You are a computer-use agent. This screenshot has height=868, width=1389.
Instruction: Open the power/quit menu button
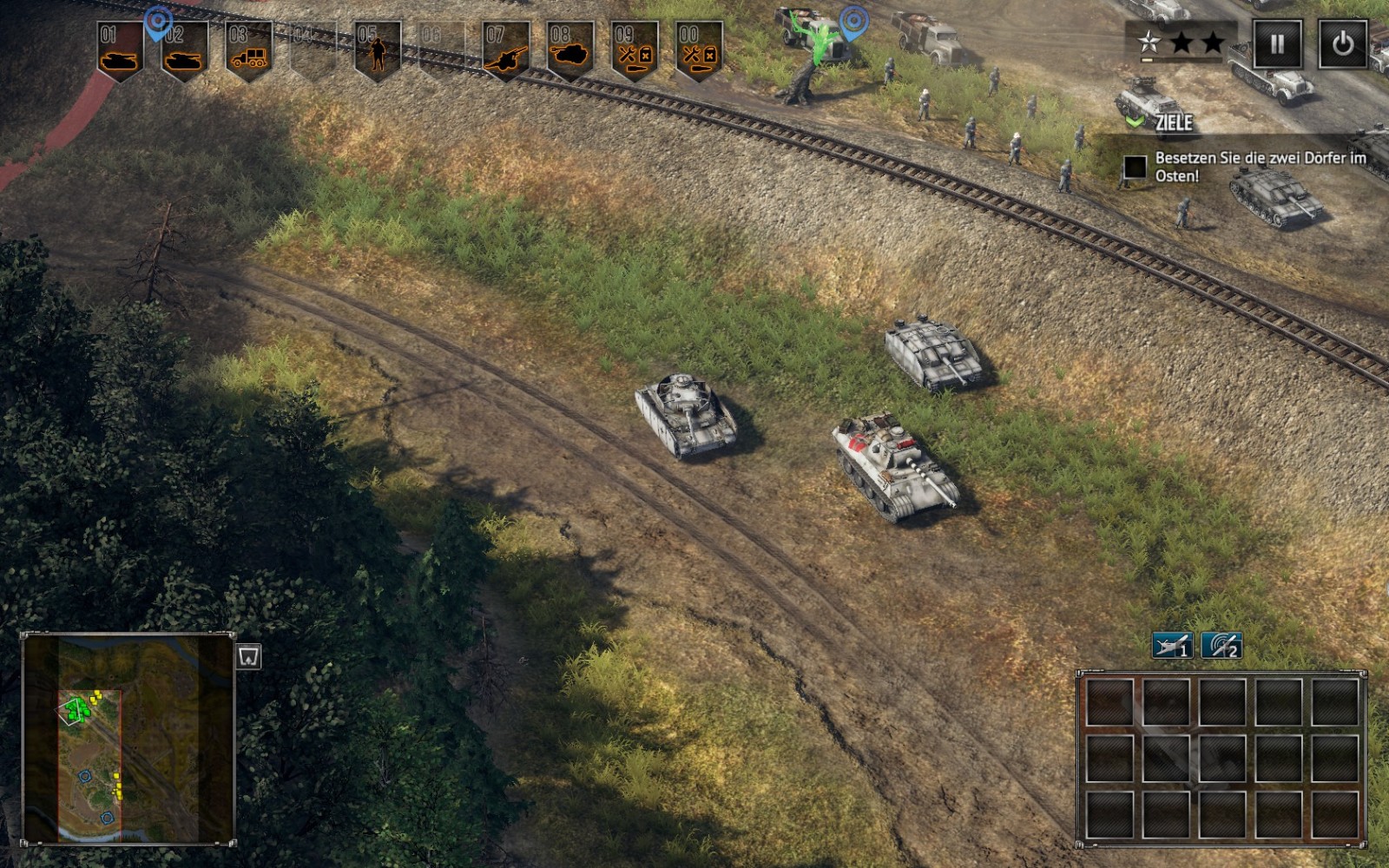1342,43
